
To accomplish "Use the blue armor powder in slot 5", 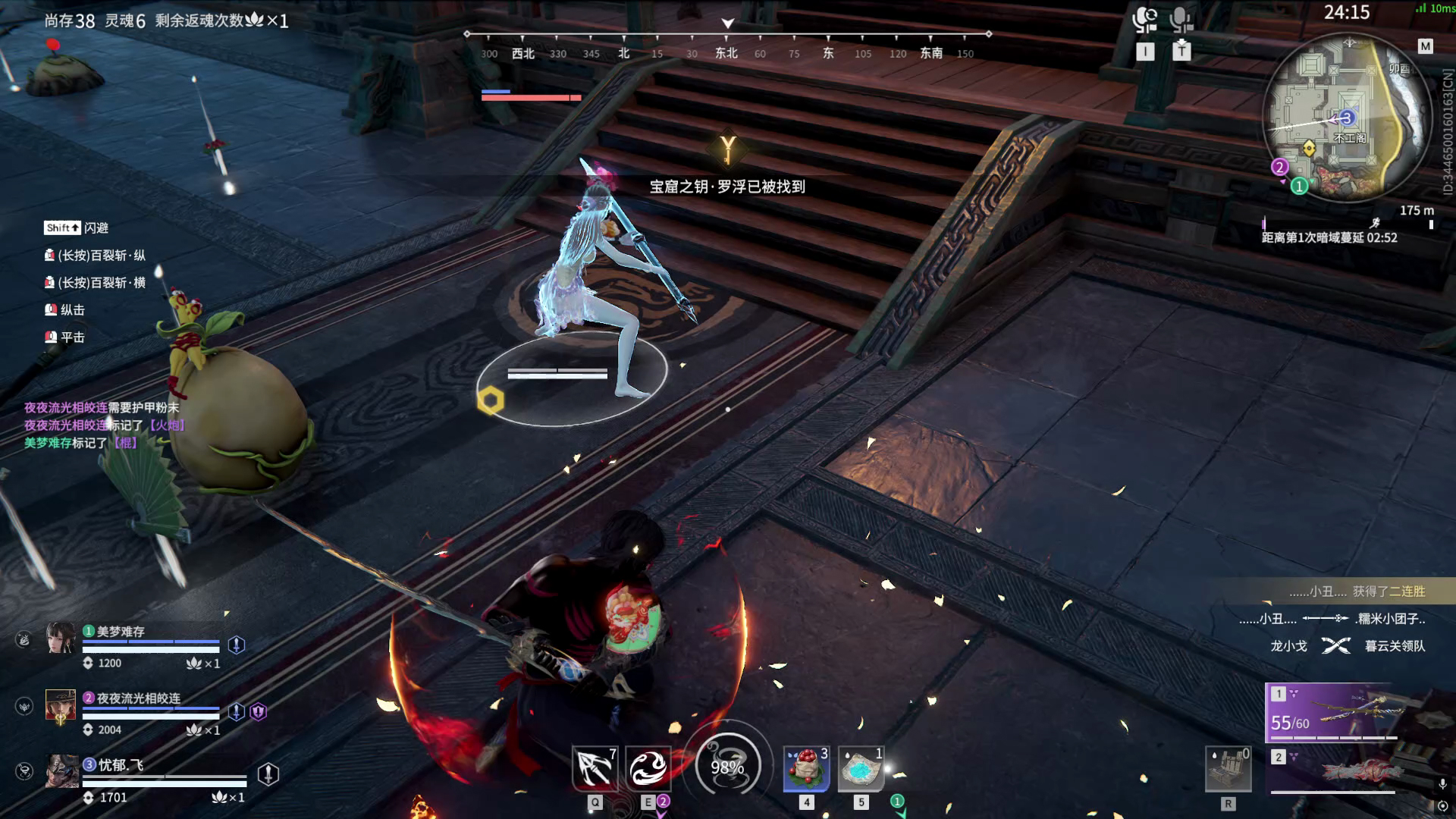I will (x=861, y=768).
